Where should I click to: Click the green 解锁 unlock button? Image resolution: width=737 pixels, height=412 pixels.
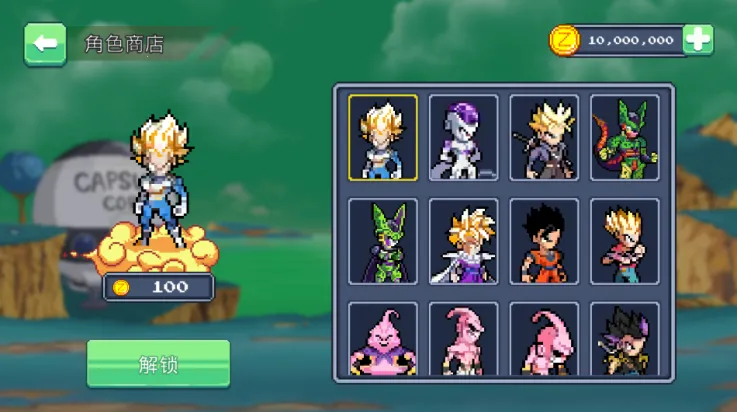coord(158,364)
